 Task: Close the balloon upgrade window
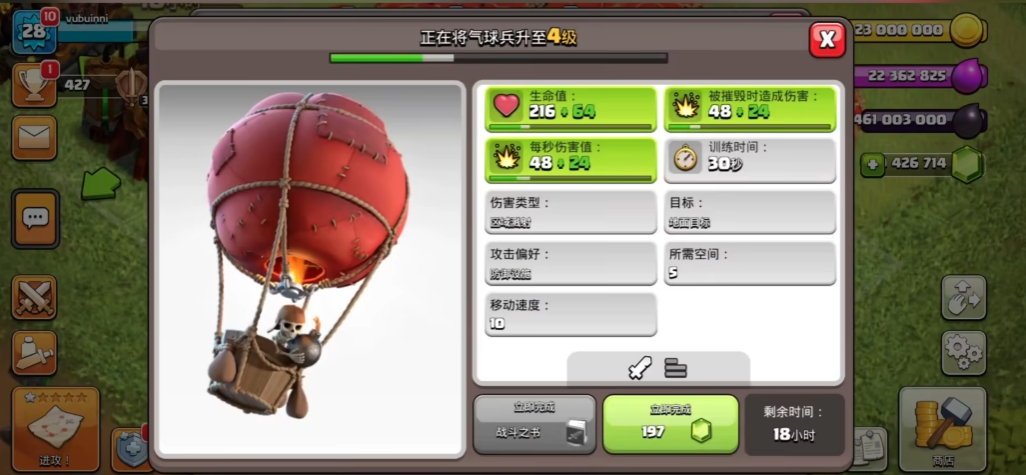827,39
